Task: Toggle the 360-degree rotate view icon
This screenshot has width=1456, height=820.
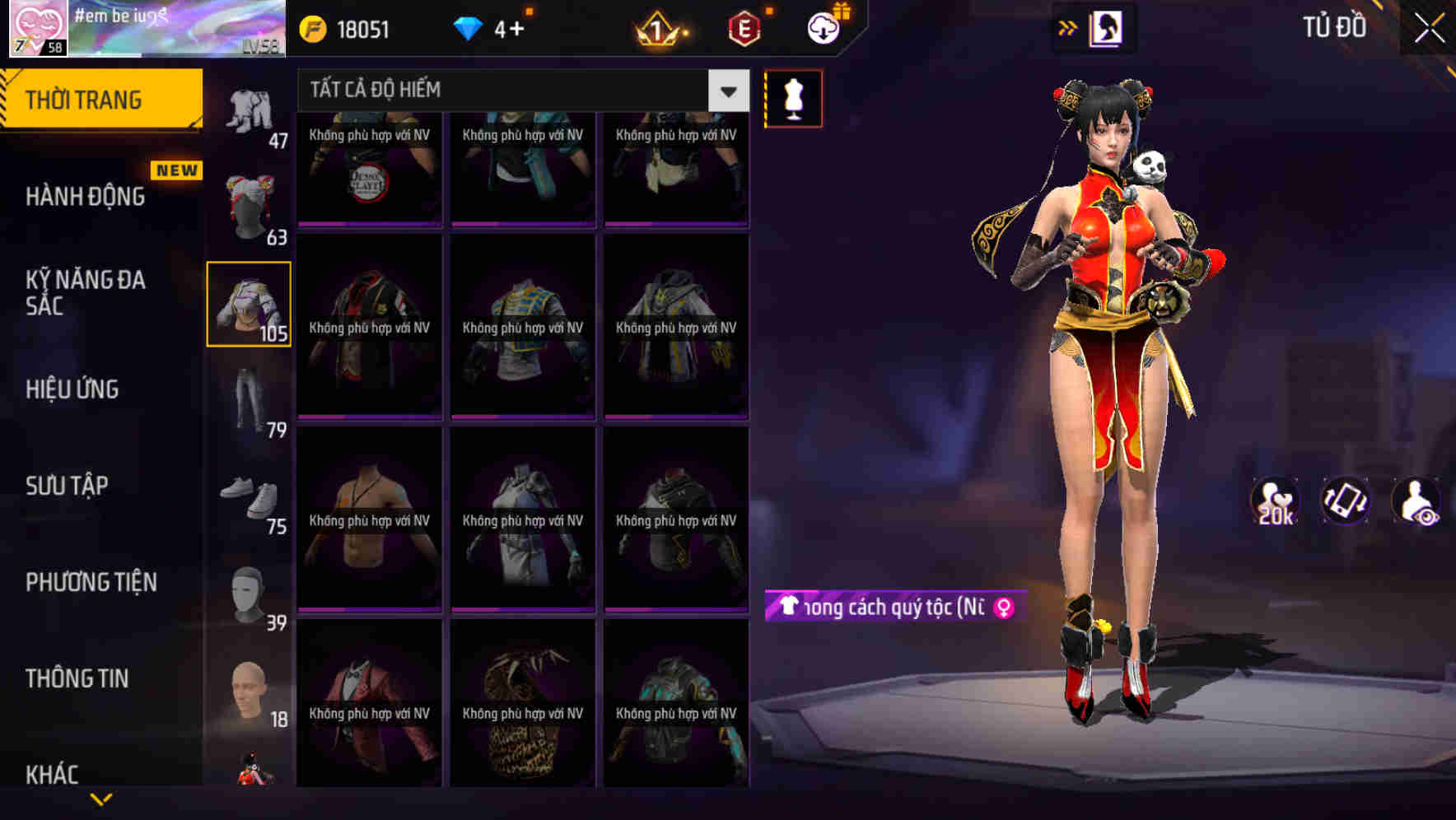Action: click(1346, 500)
